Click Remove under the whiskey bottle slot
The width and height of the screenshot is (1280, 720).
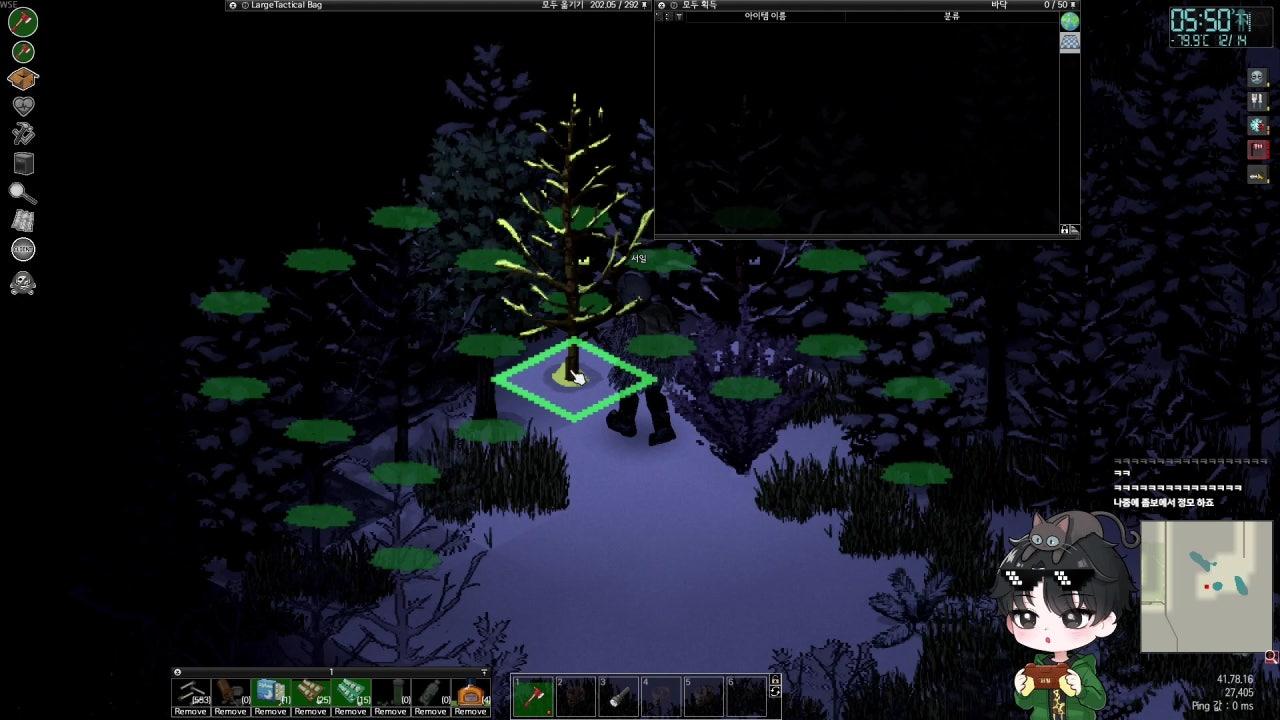point(430,711)
